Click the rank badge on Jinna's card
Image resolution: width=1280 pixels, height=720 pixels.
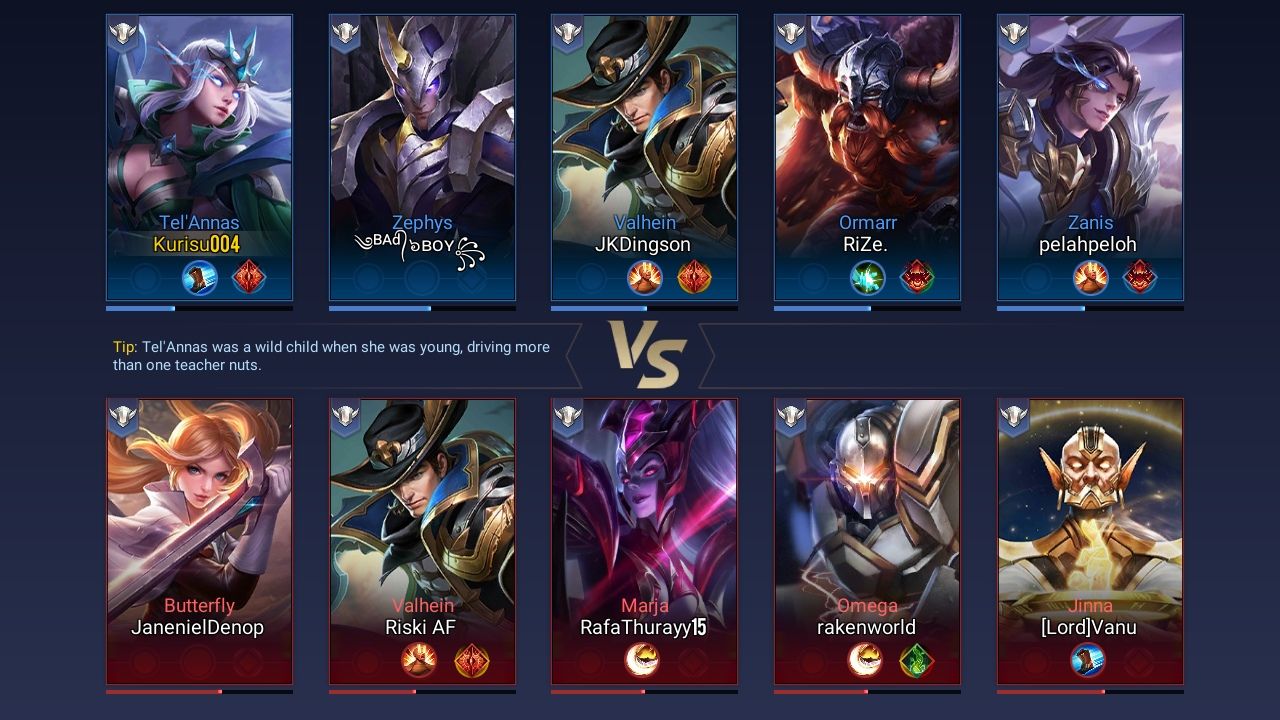(x=1013, y=416)
